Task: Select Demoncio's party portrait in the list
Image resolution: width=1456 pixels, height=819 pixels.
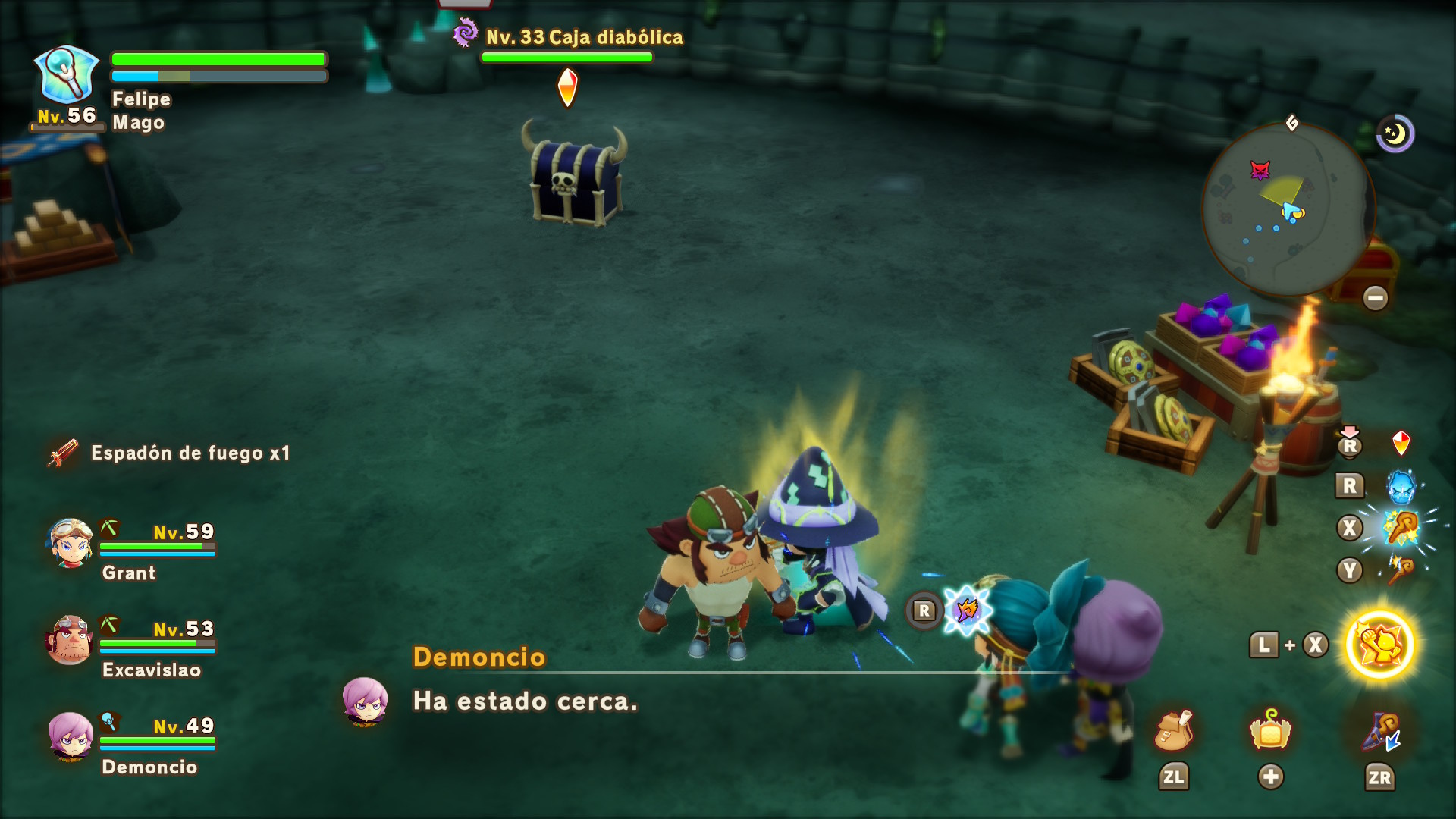Action: coord(71,736)
